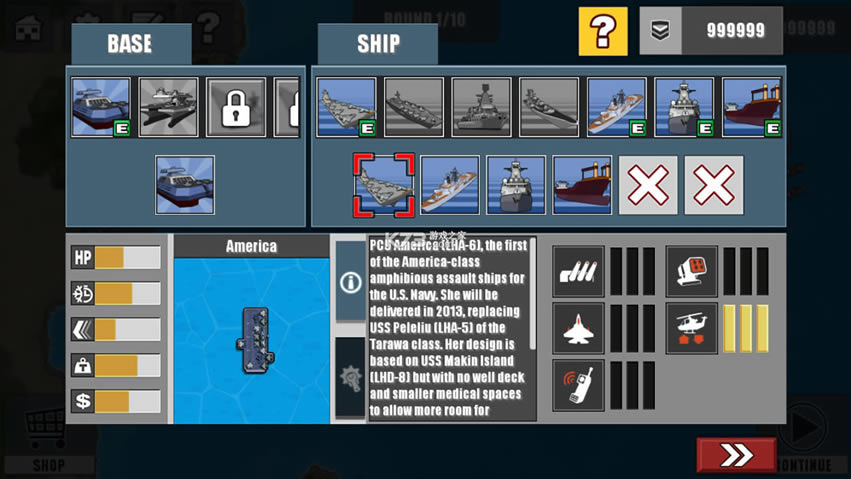Viewport: 851px width, 479px height.
Task: Select the America ship slot with red brackets
Action: pos(383,185)
